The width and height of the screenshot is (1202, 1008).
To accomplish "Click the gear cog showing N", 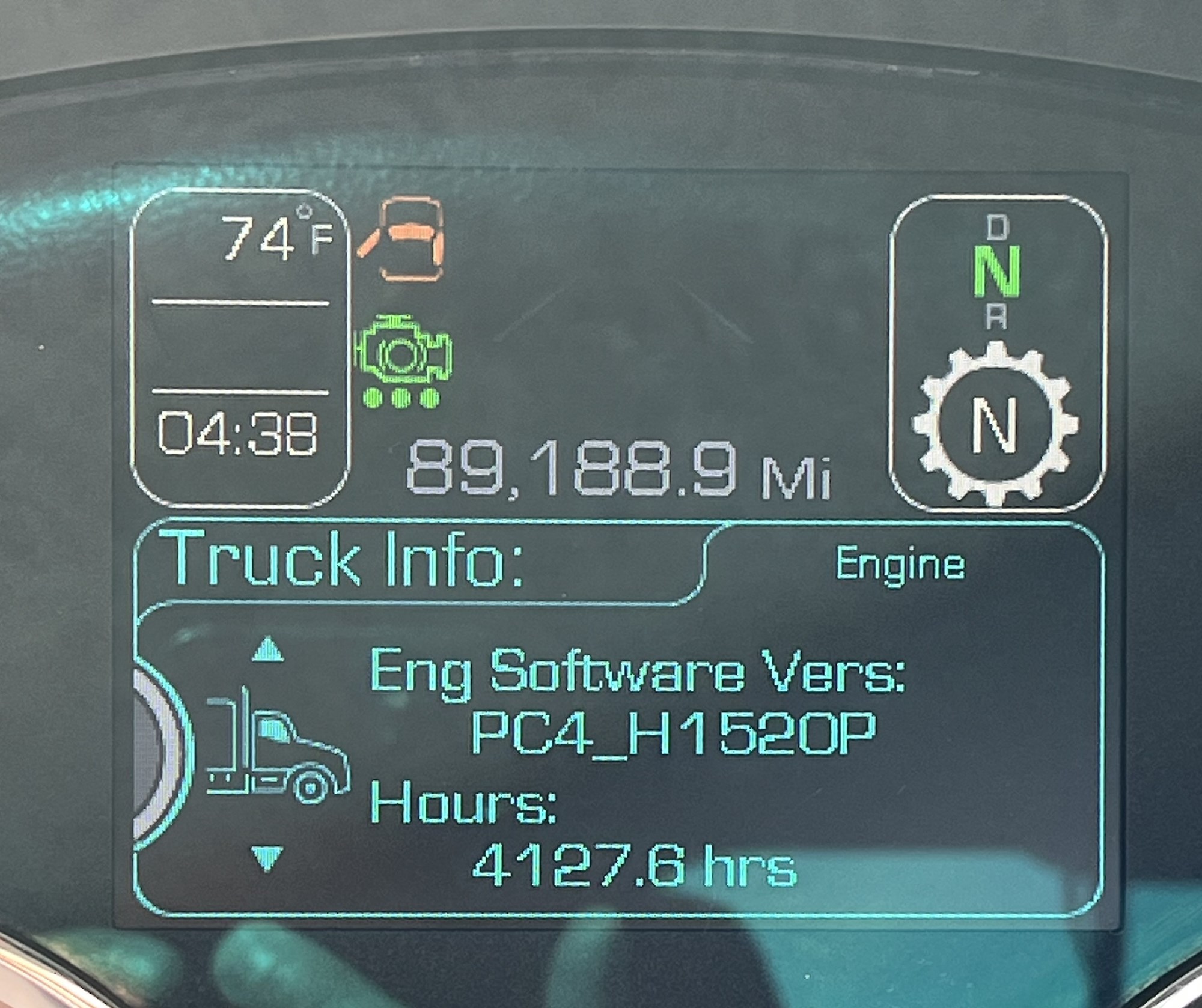I will point(996,424).
